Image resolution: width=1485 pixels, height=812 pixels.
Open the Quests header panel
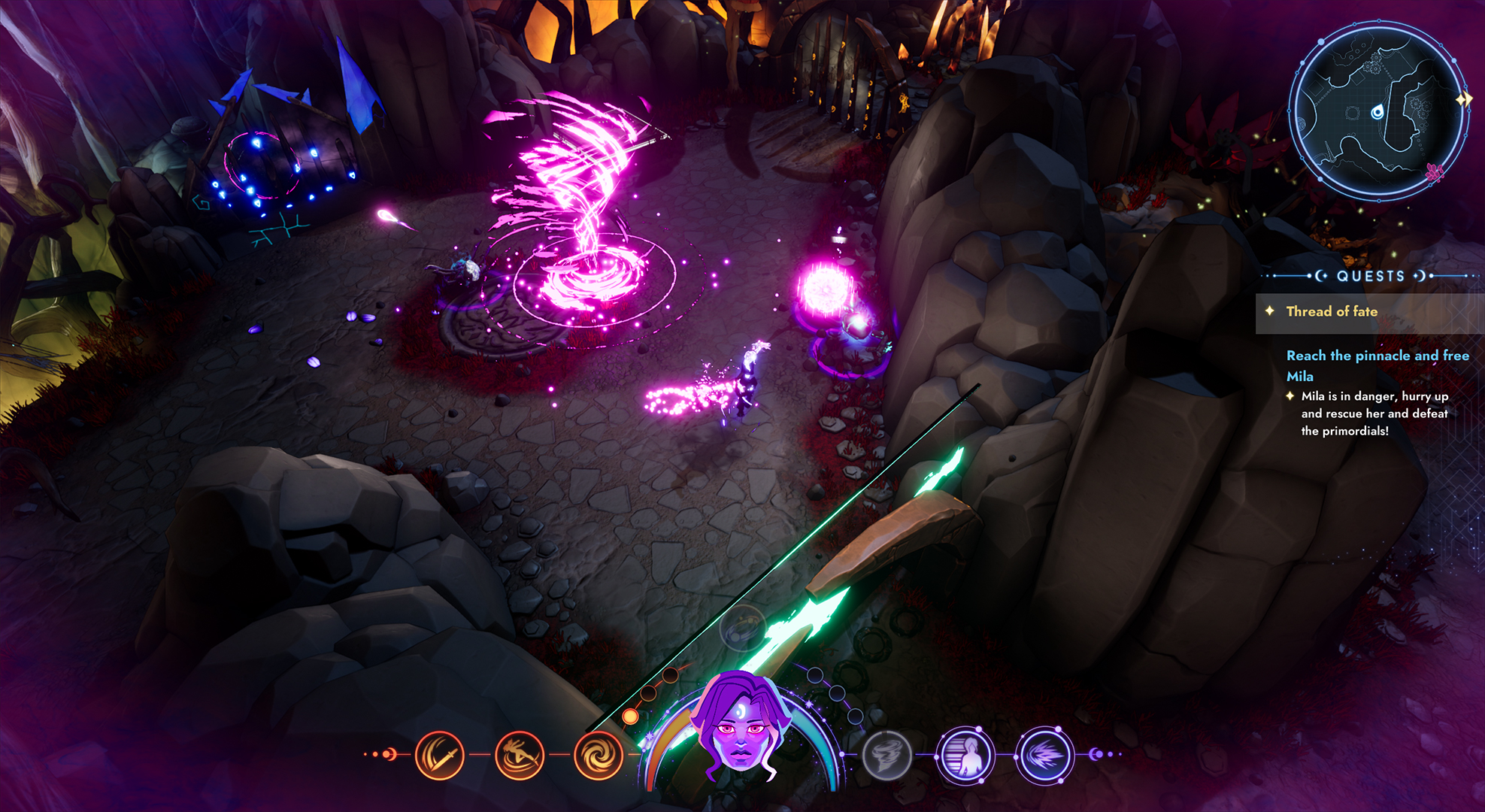click(x=1370, y=276)
